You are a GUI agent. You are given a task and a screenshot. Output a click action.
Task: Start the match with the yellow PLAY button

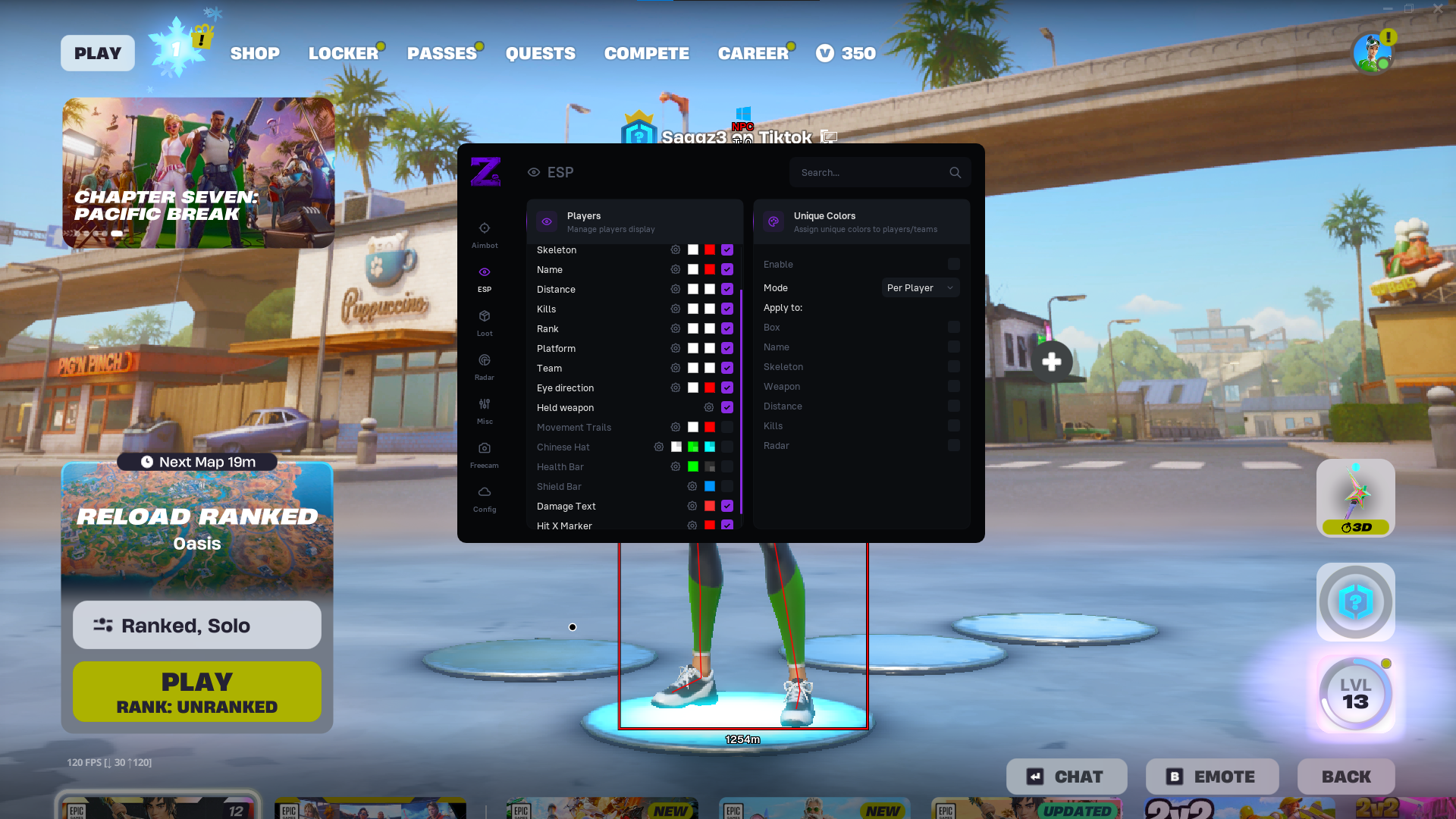point(197,692)
